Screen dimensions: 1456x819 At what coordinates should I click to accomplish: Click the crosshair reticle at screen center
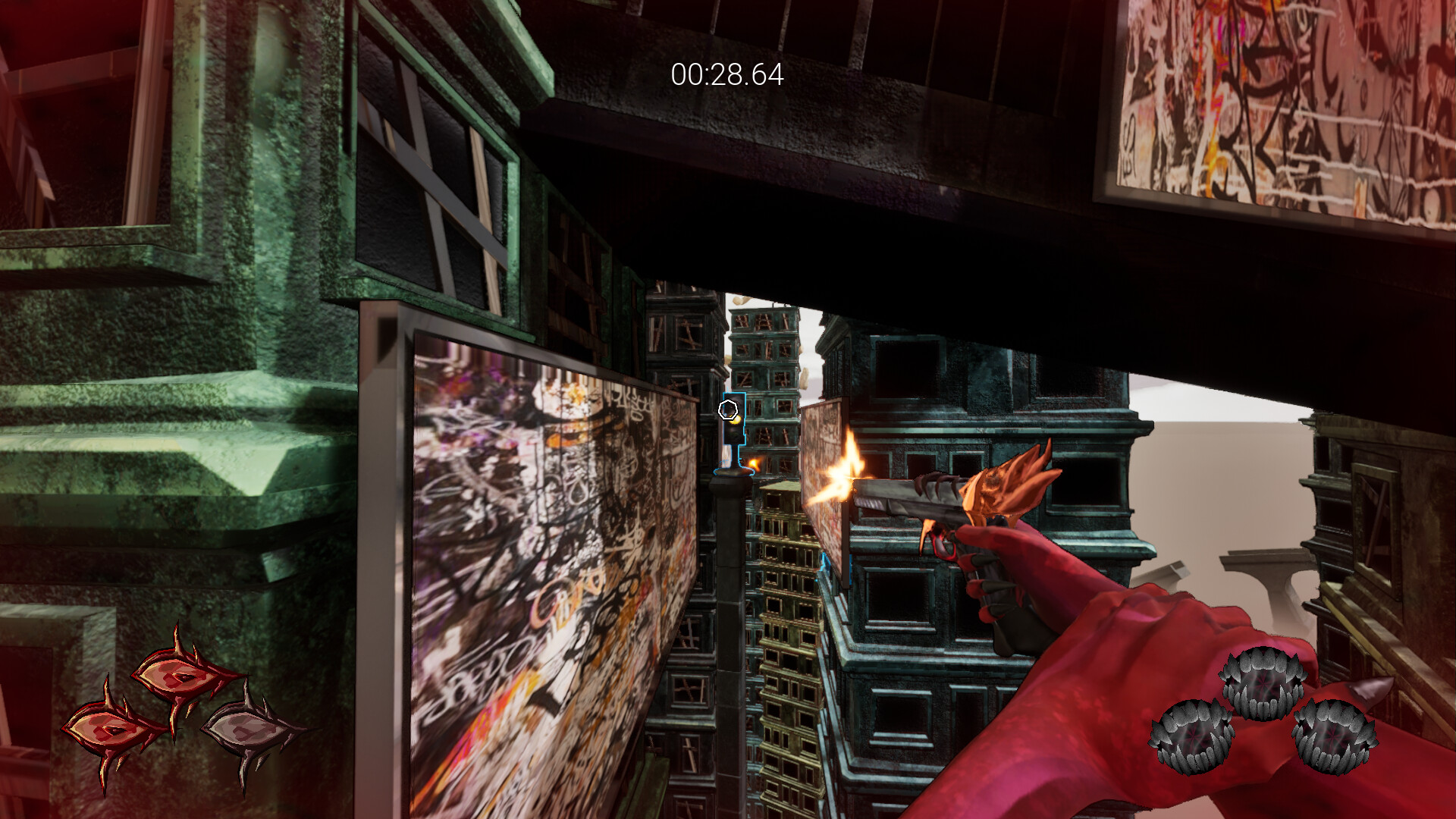coord(730,410)
